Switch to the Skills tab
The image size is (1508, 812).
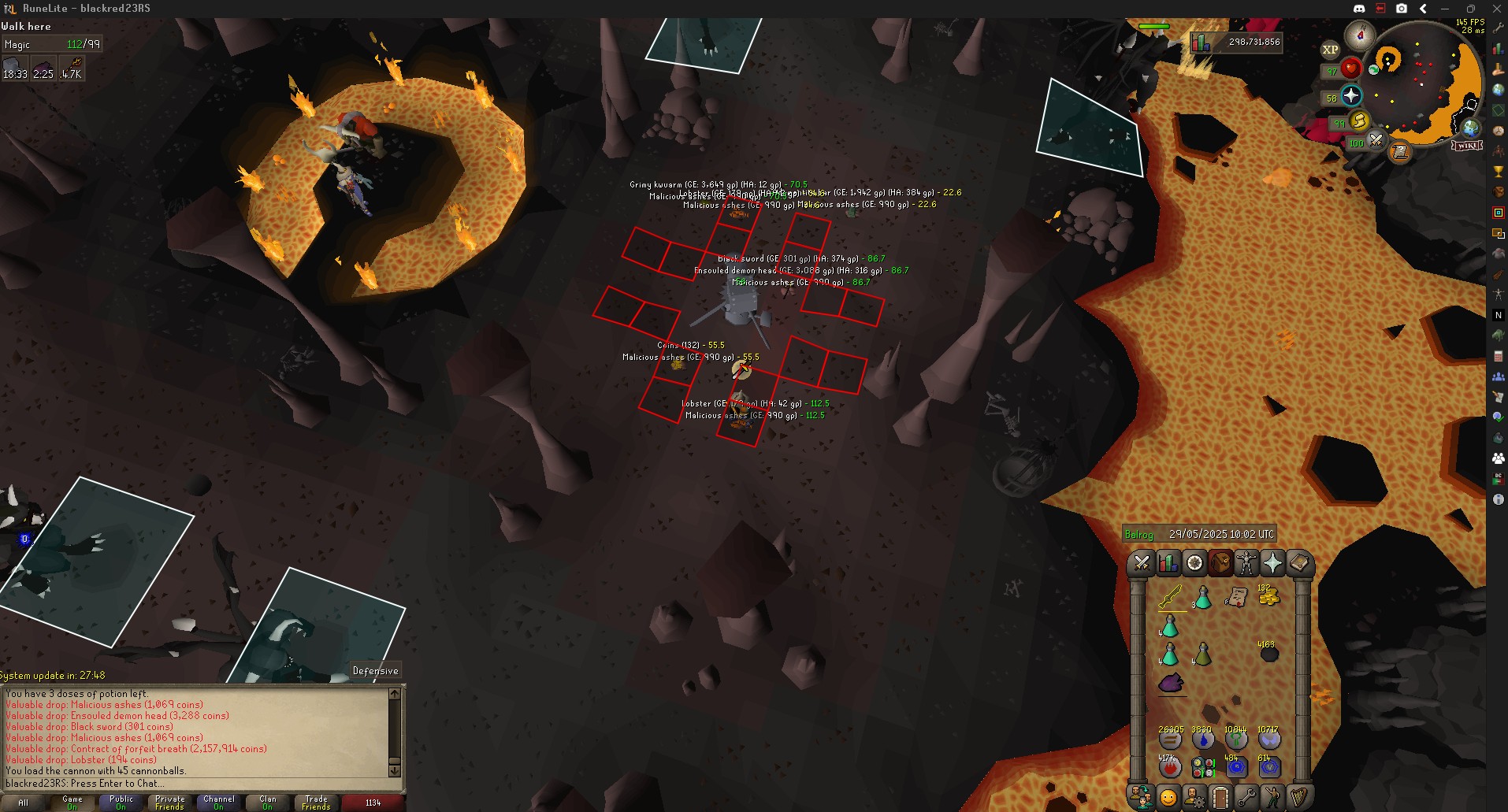(1168, 562)
